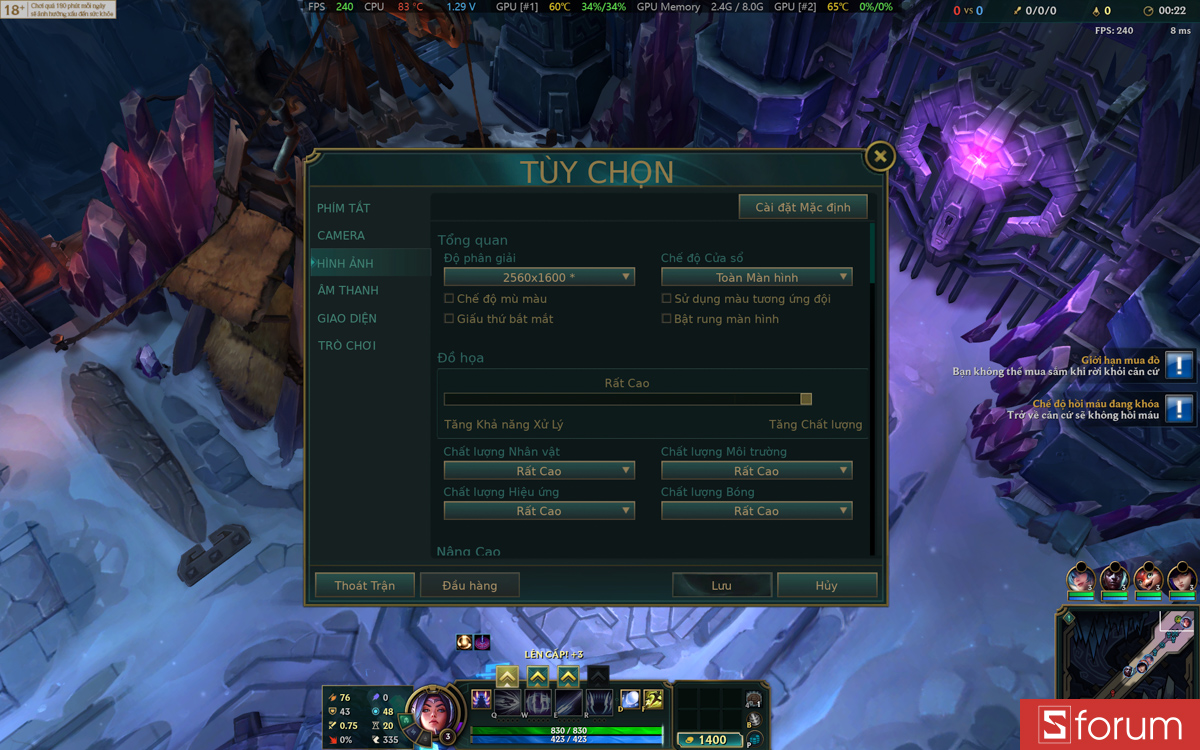Click the Đồ họa quality slider handle
Screen dimensions: 1200x750
coord(806,399)
